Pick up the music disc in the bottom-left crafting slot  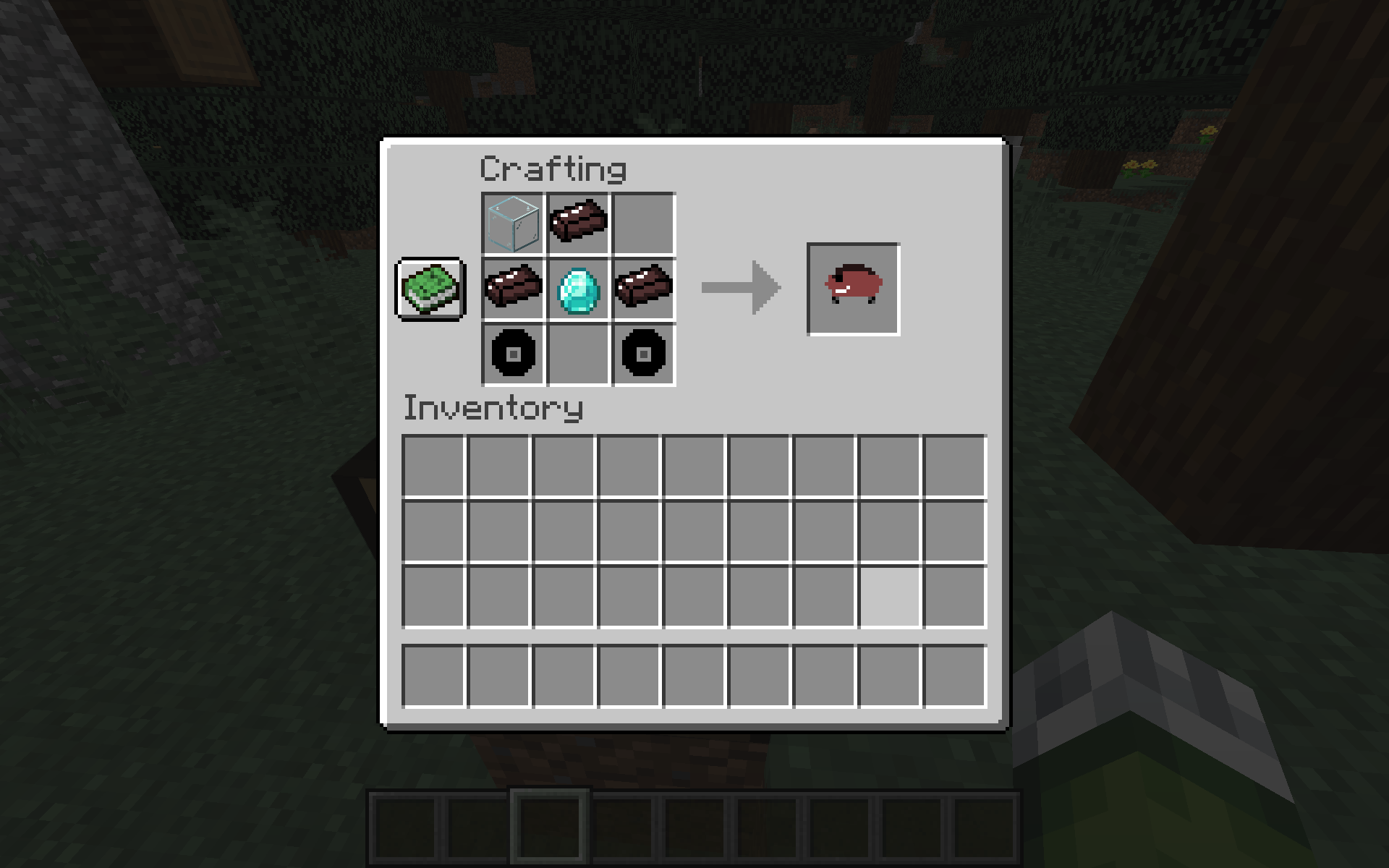[512, 354]
